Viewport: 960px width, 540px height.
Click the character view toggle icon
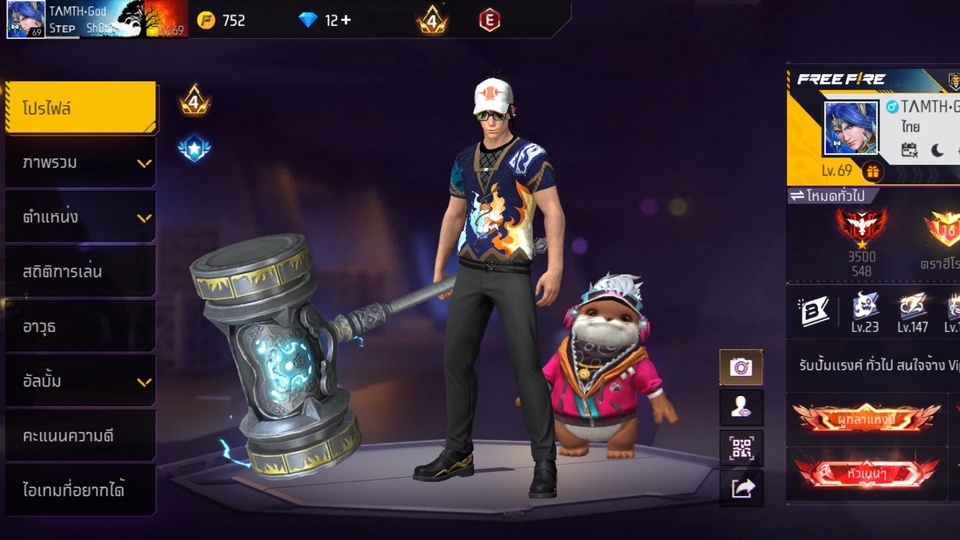[741, 407]
